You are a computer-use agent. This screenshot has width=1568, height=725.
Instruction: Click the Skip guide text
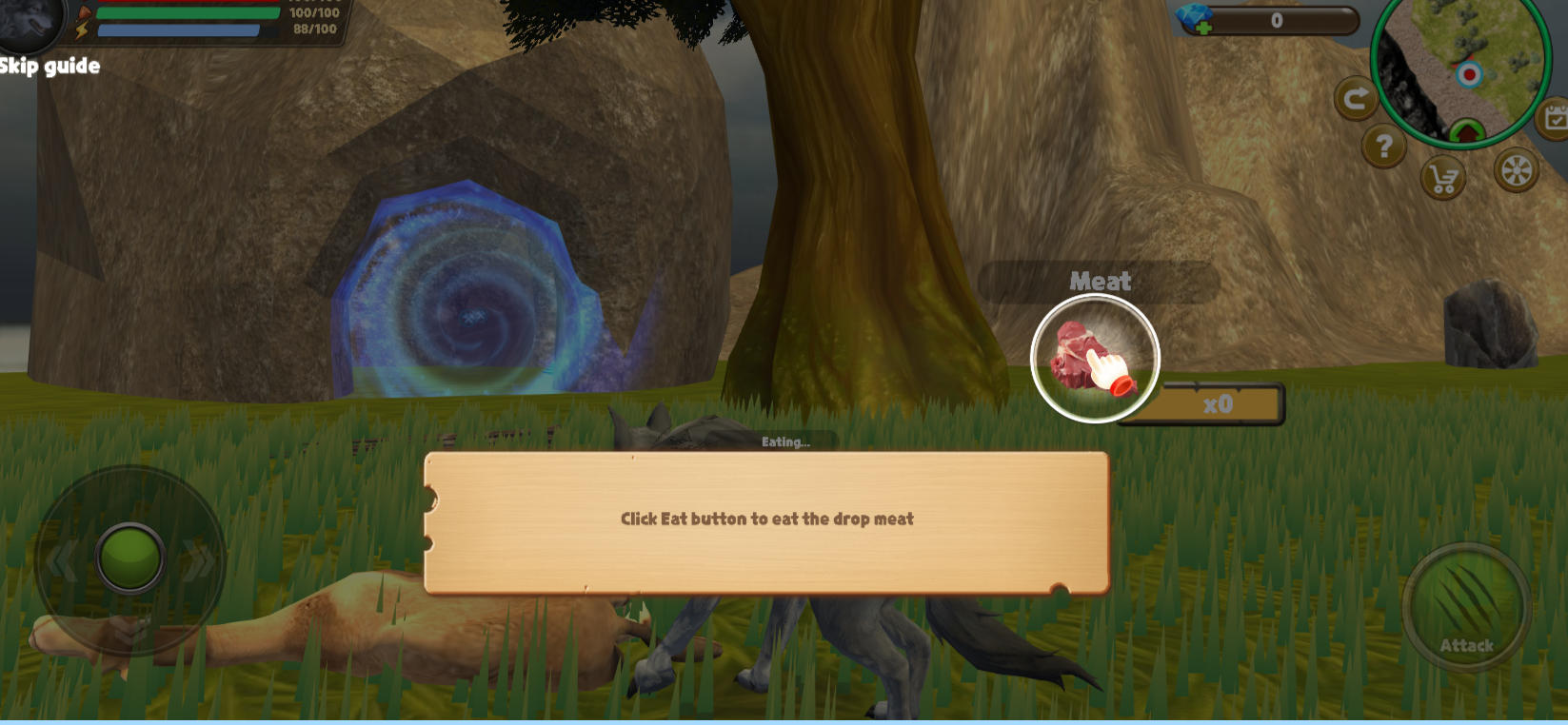tap(50, 67)
